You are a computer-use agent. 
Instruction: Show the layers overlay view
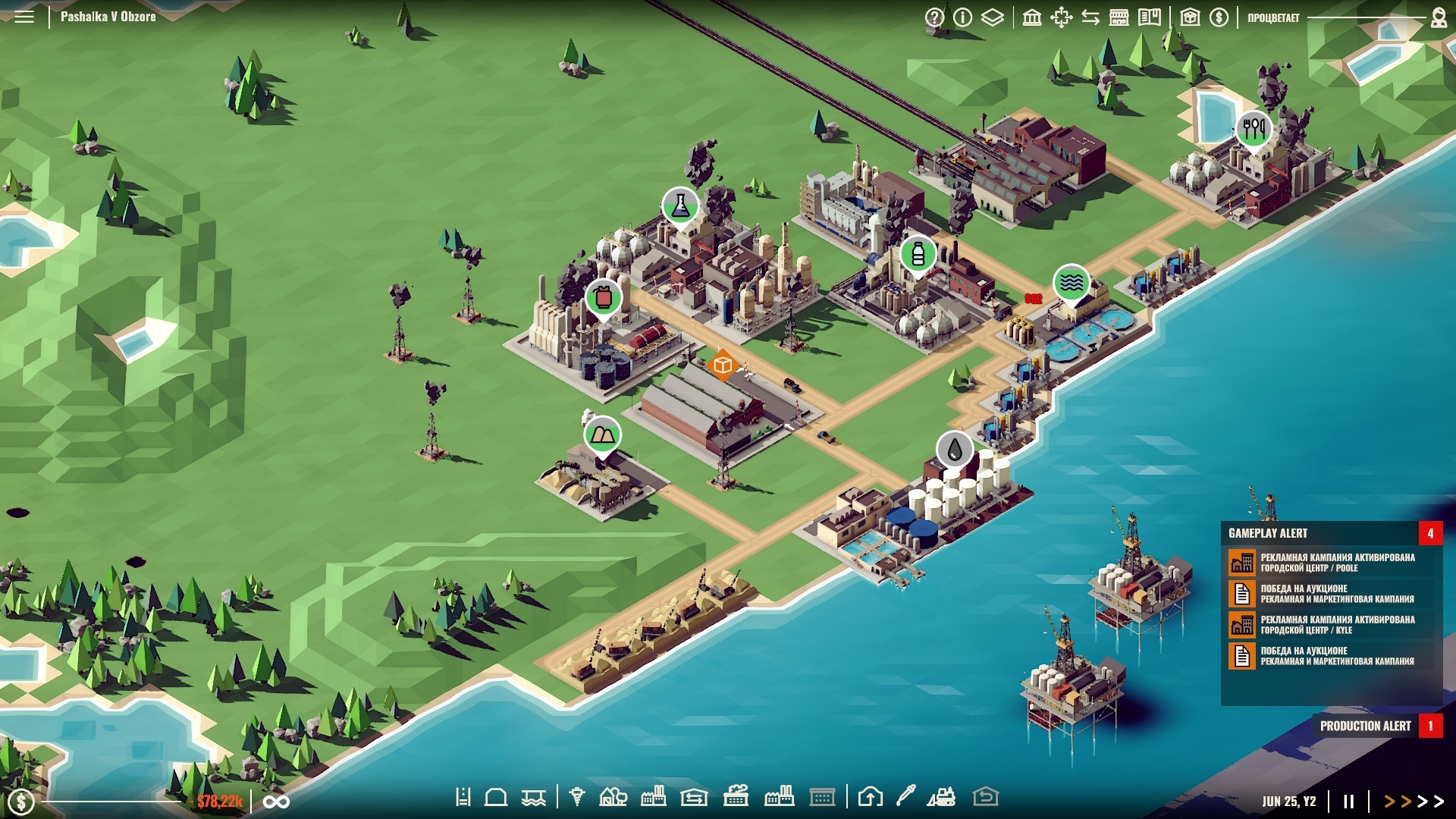993,17
